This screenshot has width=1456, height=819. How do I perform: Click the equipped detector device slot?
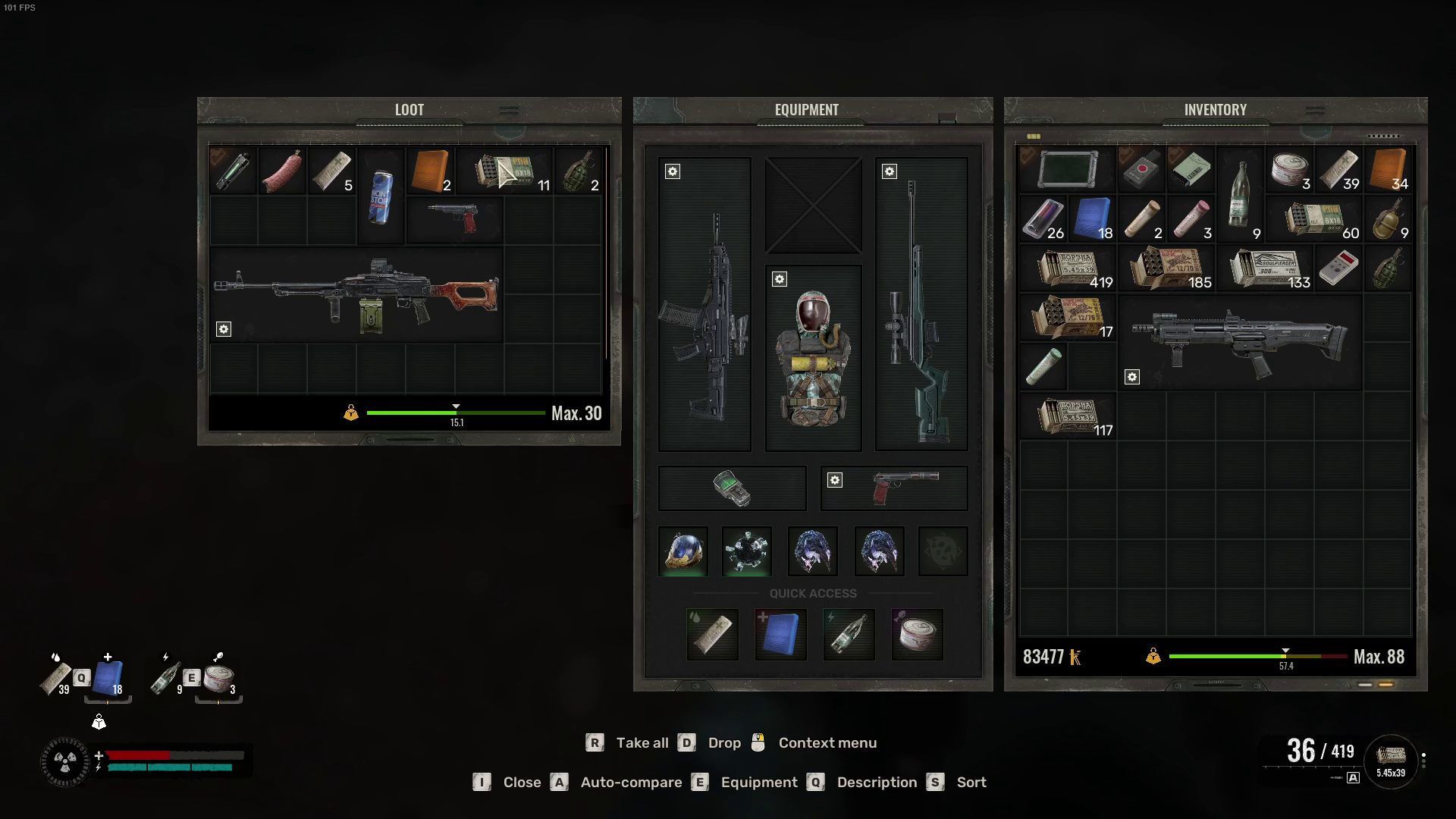(x=732, y=488)
